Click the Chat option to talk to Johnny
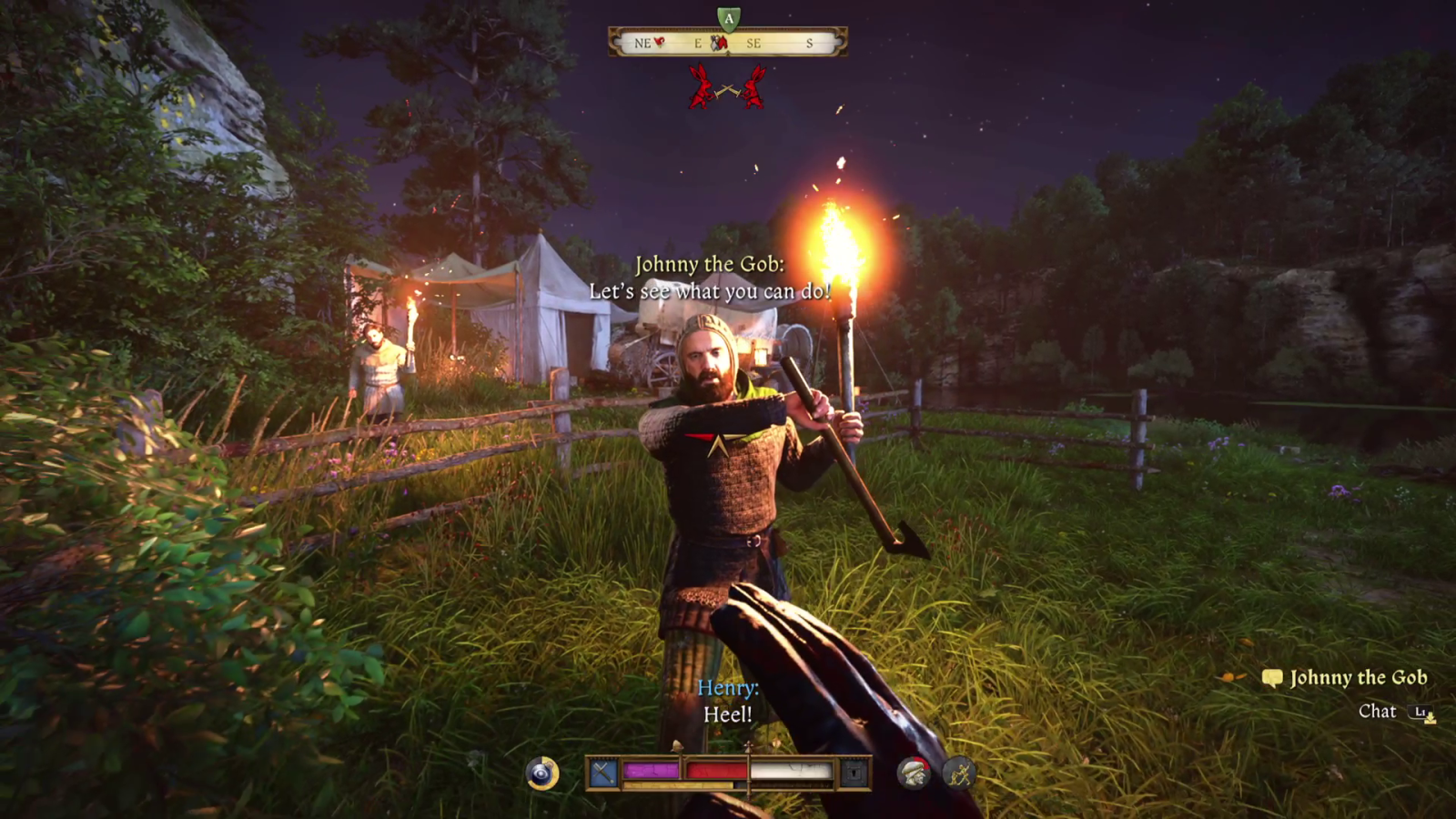 tap(1378, 711)
